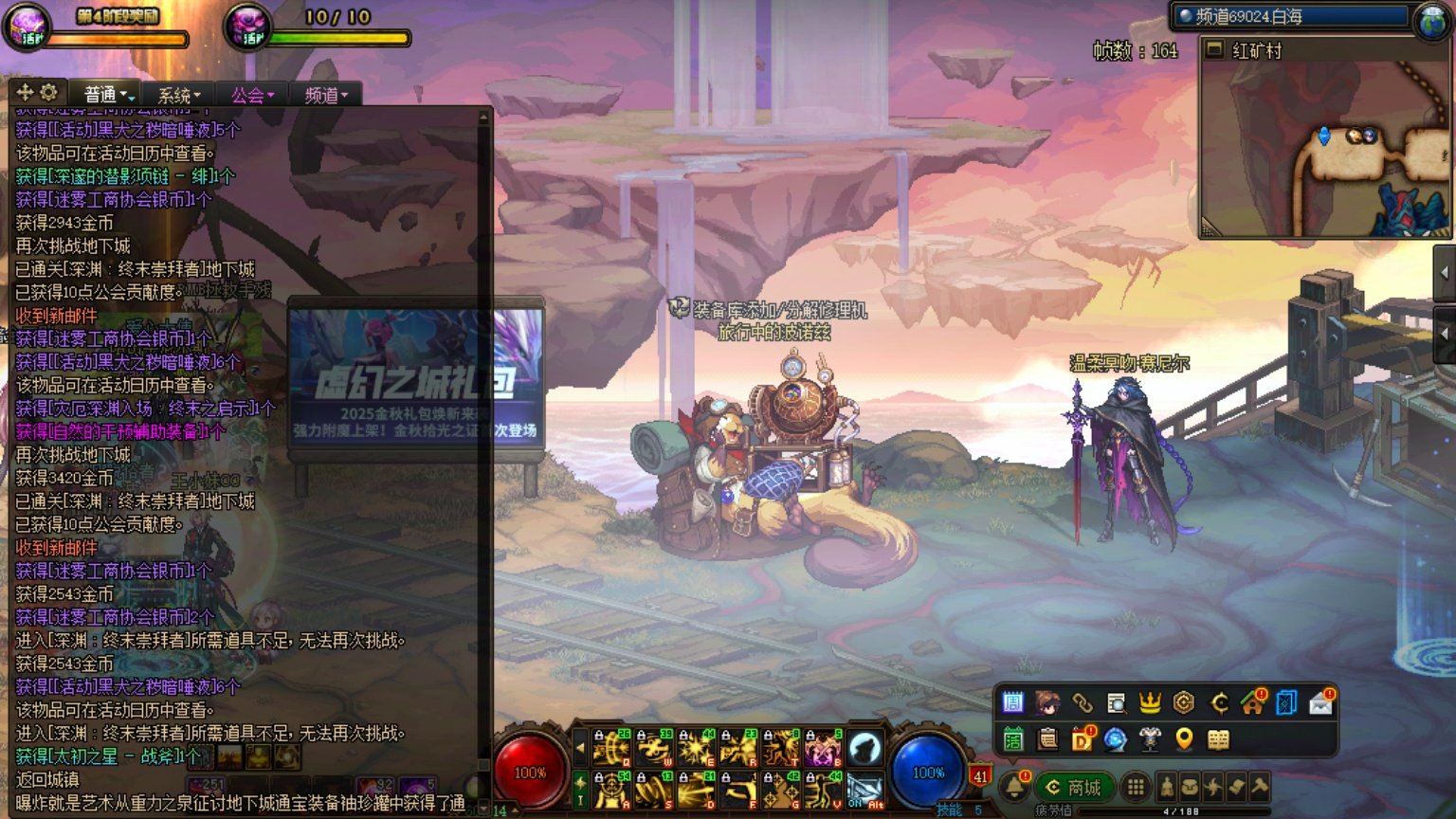Click the nine-dot grid menu button
The width and height of the screenshot is (1456, 819).
1135,788
